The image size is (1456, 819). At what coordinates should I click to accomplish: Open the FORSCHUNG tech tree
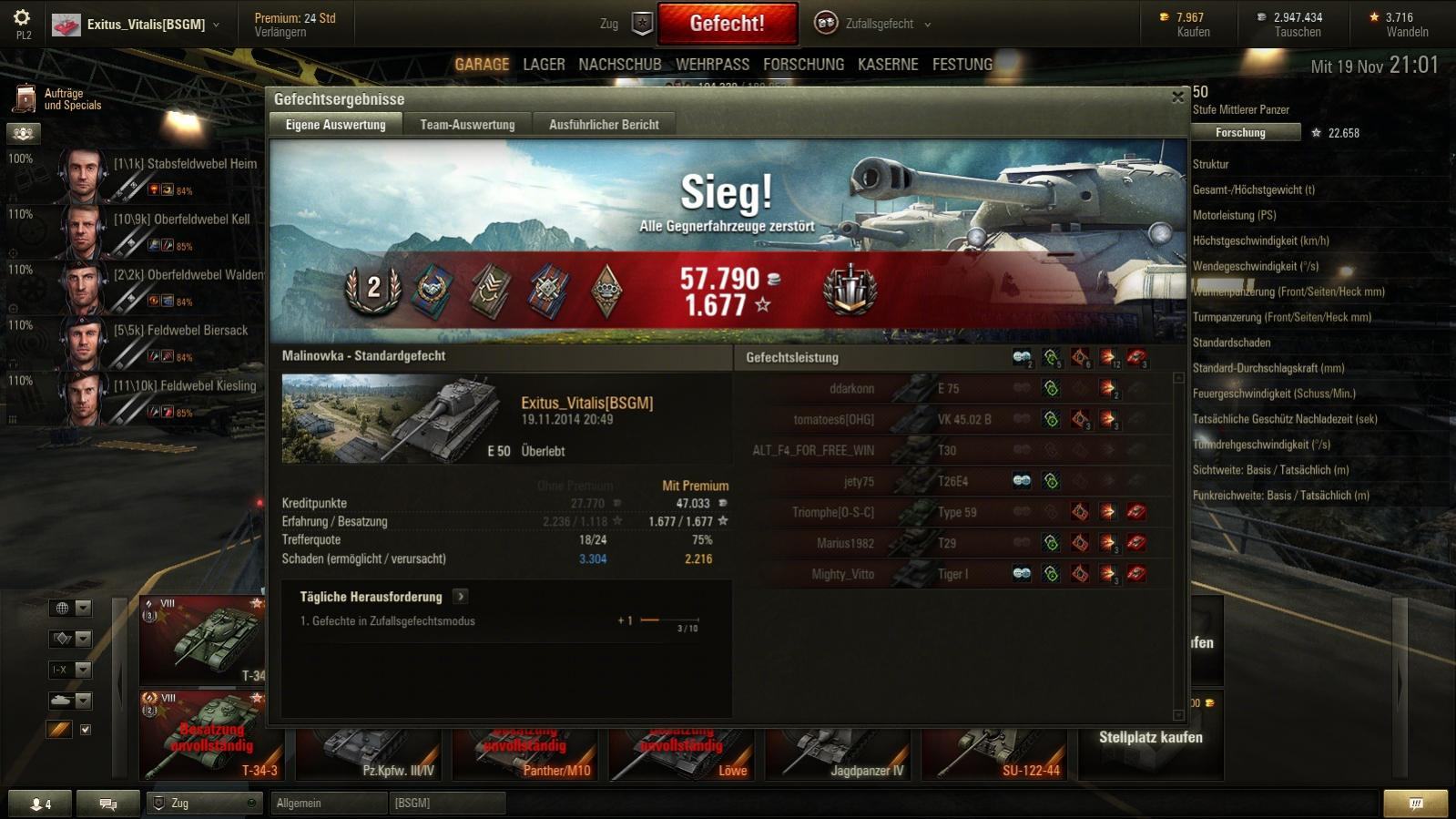(x=803, y=65)
